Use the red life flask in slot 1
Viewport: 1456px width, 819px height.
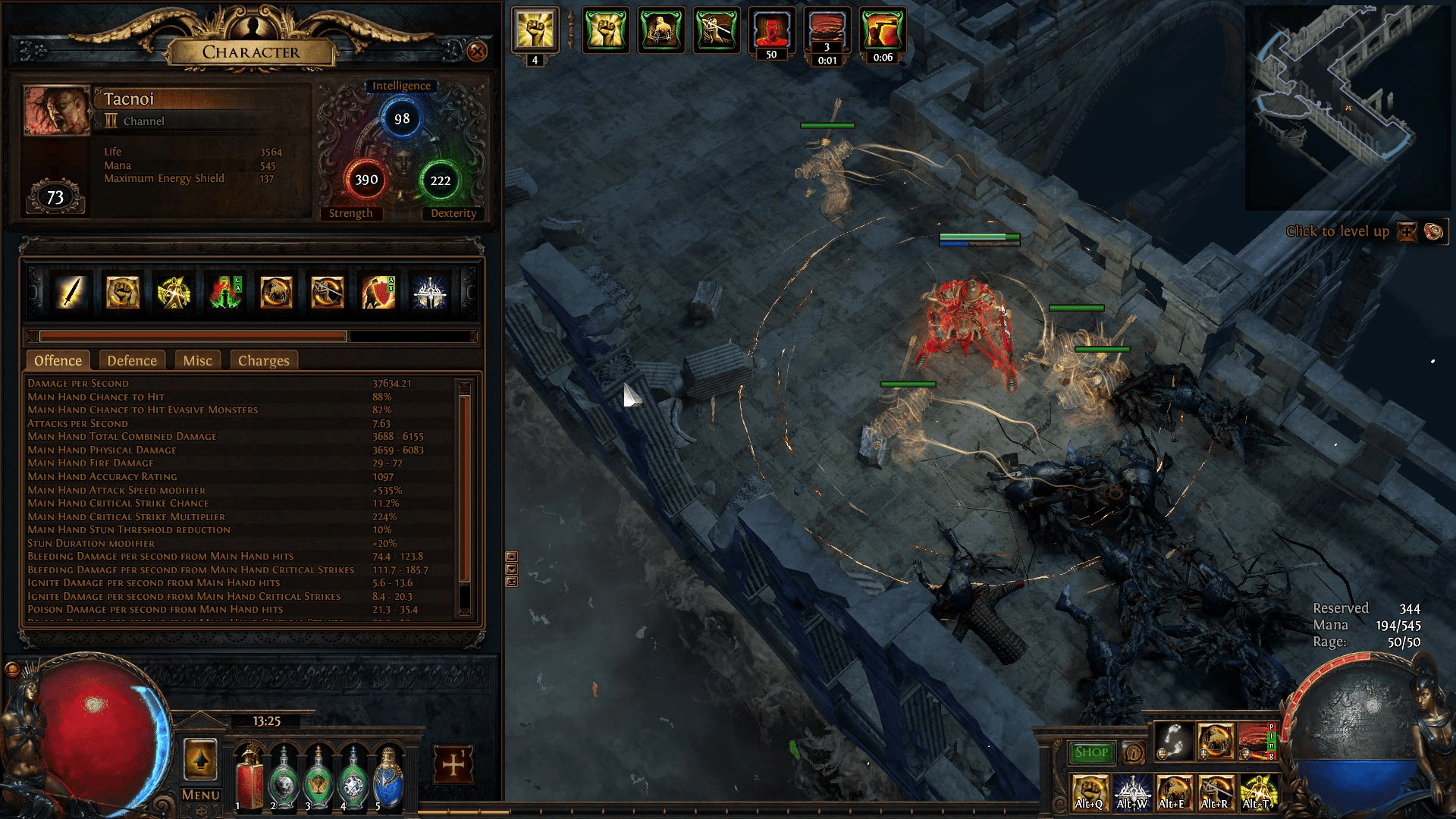click(x=249, y=779)
